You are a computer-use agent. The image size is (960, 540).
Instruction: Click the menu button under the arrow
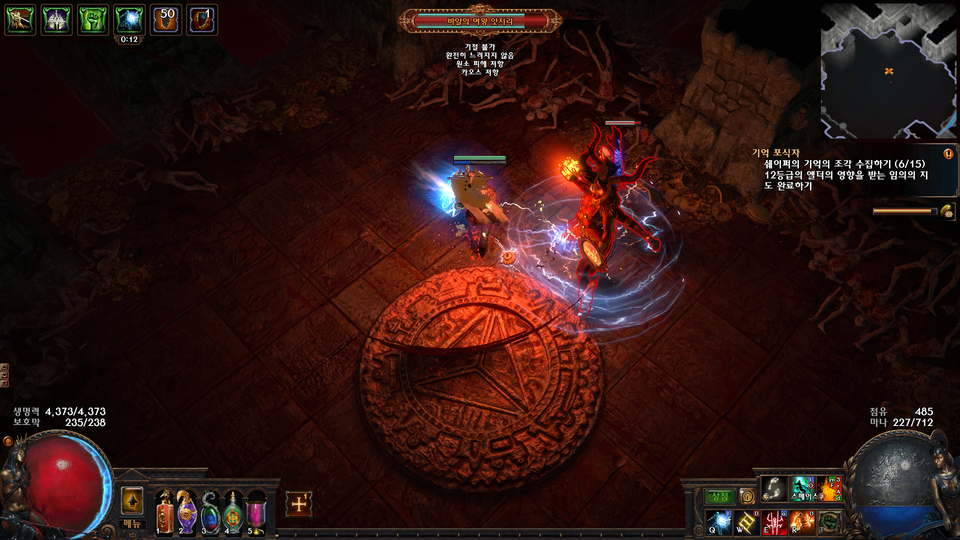pos(133,524)
